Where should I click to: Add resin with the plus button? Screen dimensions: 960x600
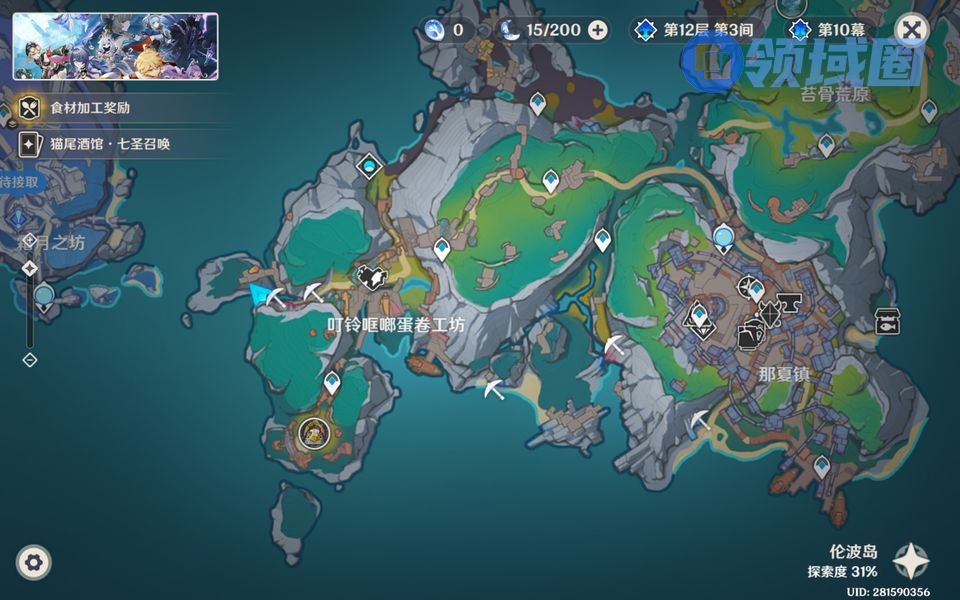click(x=598, y=30)
